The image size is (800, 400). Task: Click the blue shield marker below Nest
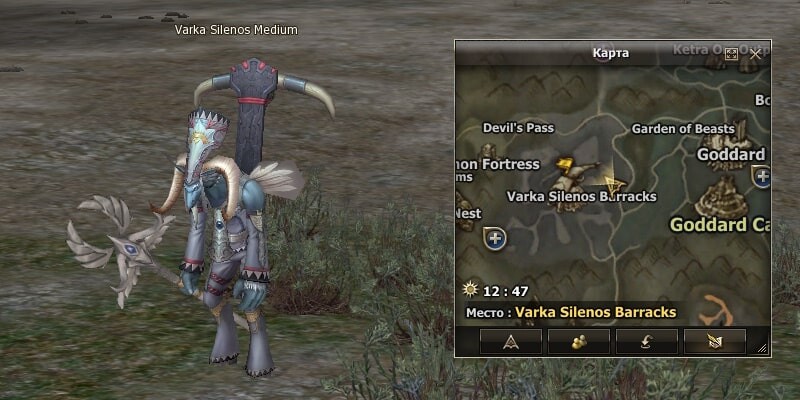pyautogui.click(x=494, y=238)
